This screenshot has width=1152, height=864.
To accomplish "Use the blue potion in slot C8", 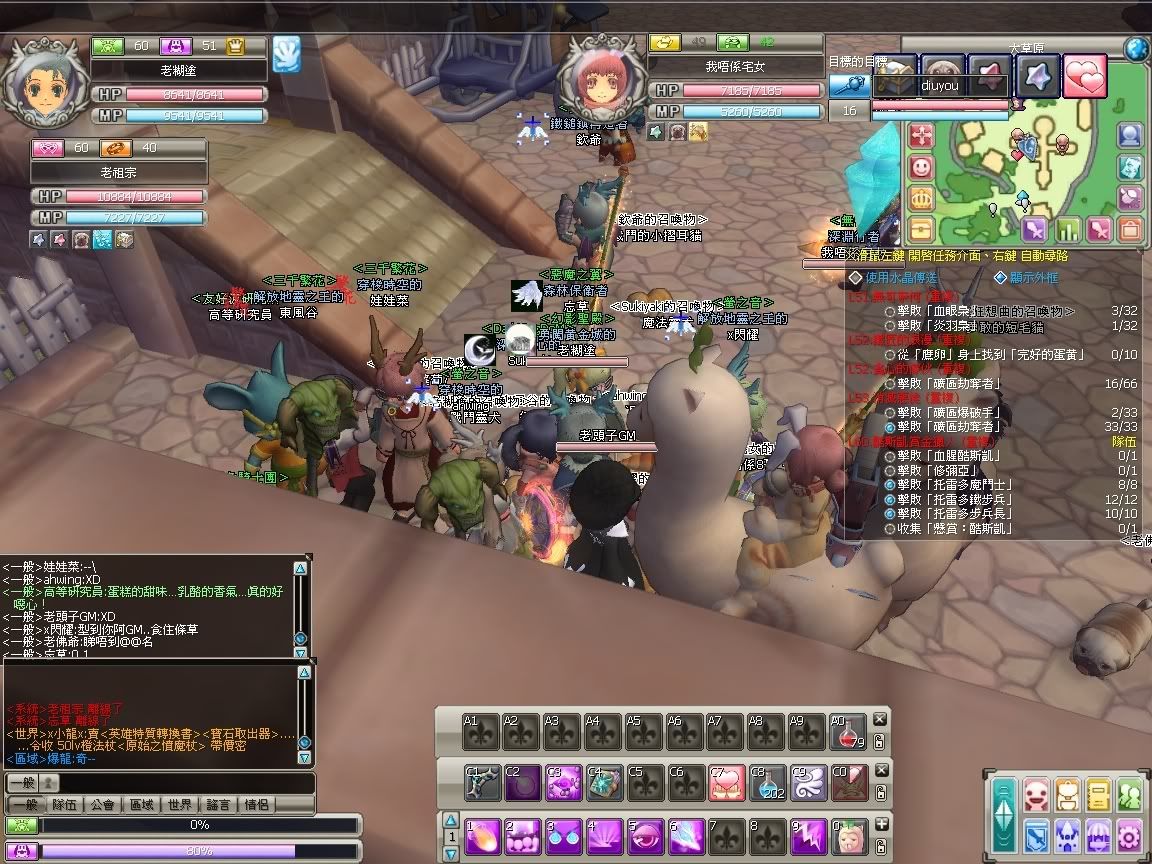I will point(766,782).
